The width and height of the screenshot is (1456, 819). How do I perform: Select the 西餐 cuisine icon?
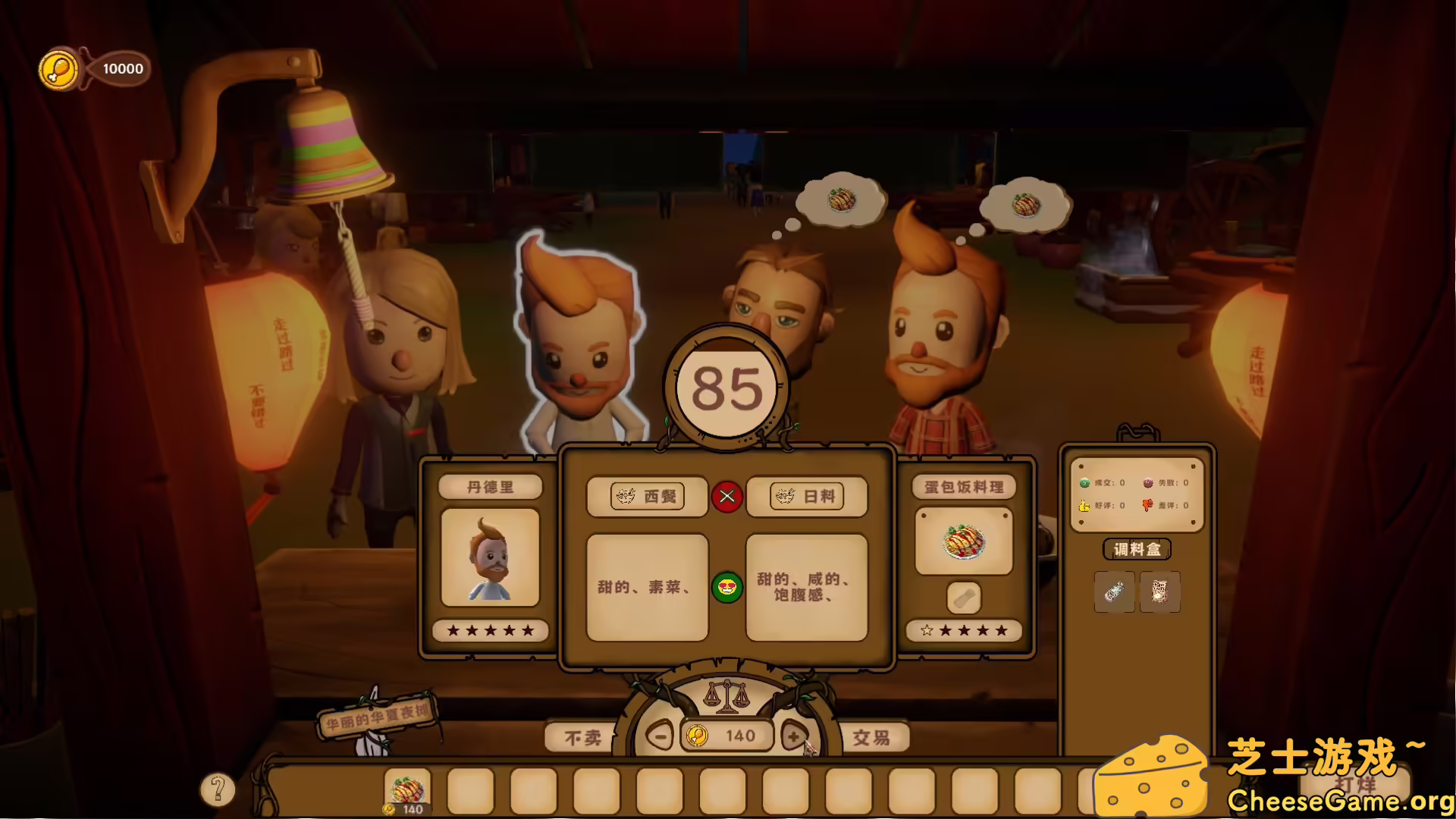point(646,497)
